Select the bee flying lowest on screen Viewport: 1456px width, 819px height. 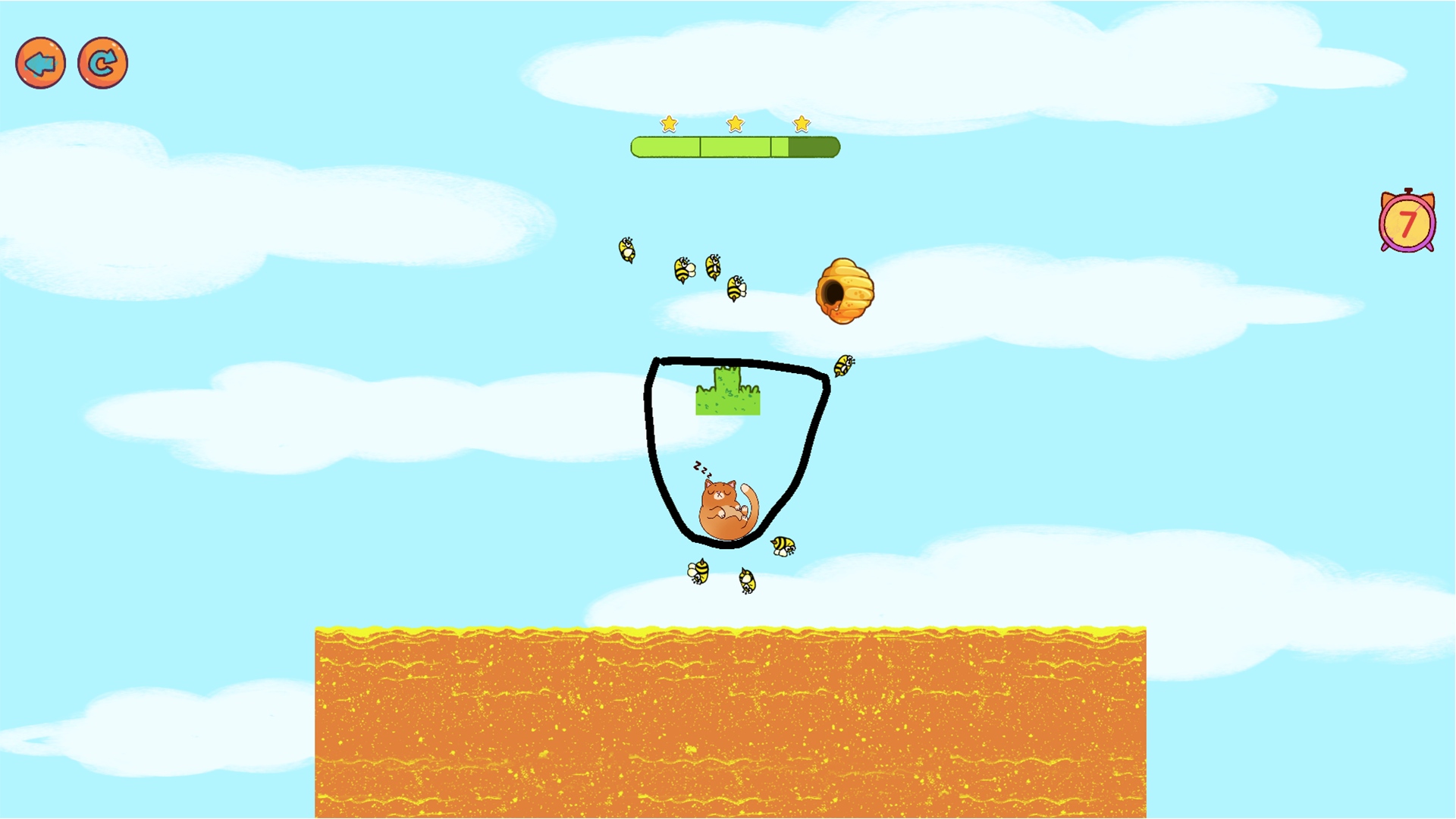click(748, 579)
